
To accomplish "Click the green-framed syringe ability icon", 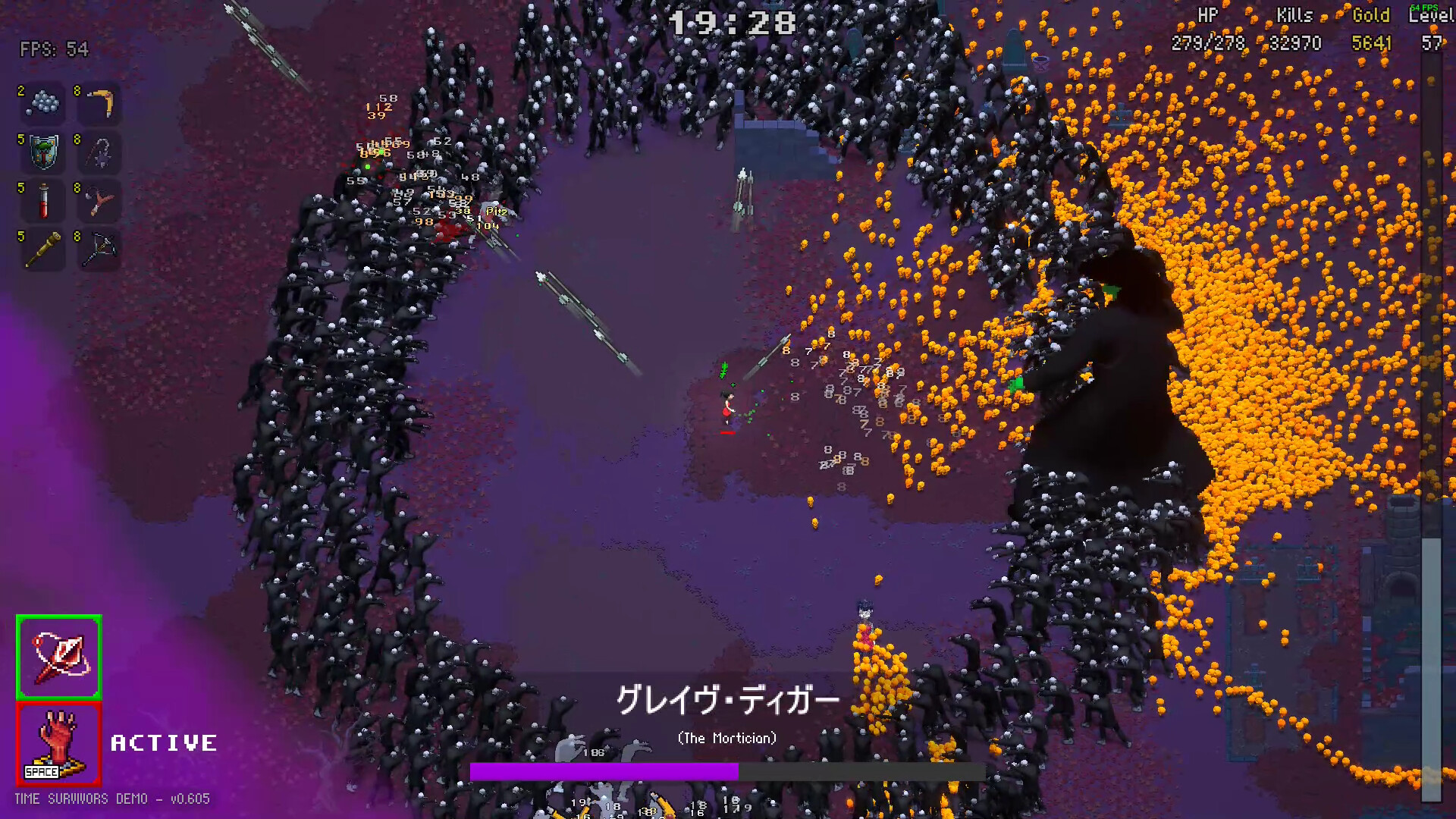I will coord(58,657).
